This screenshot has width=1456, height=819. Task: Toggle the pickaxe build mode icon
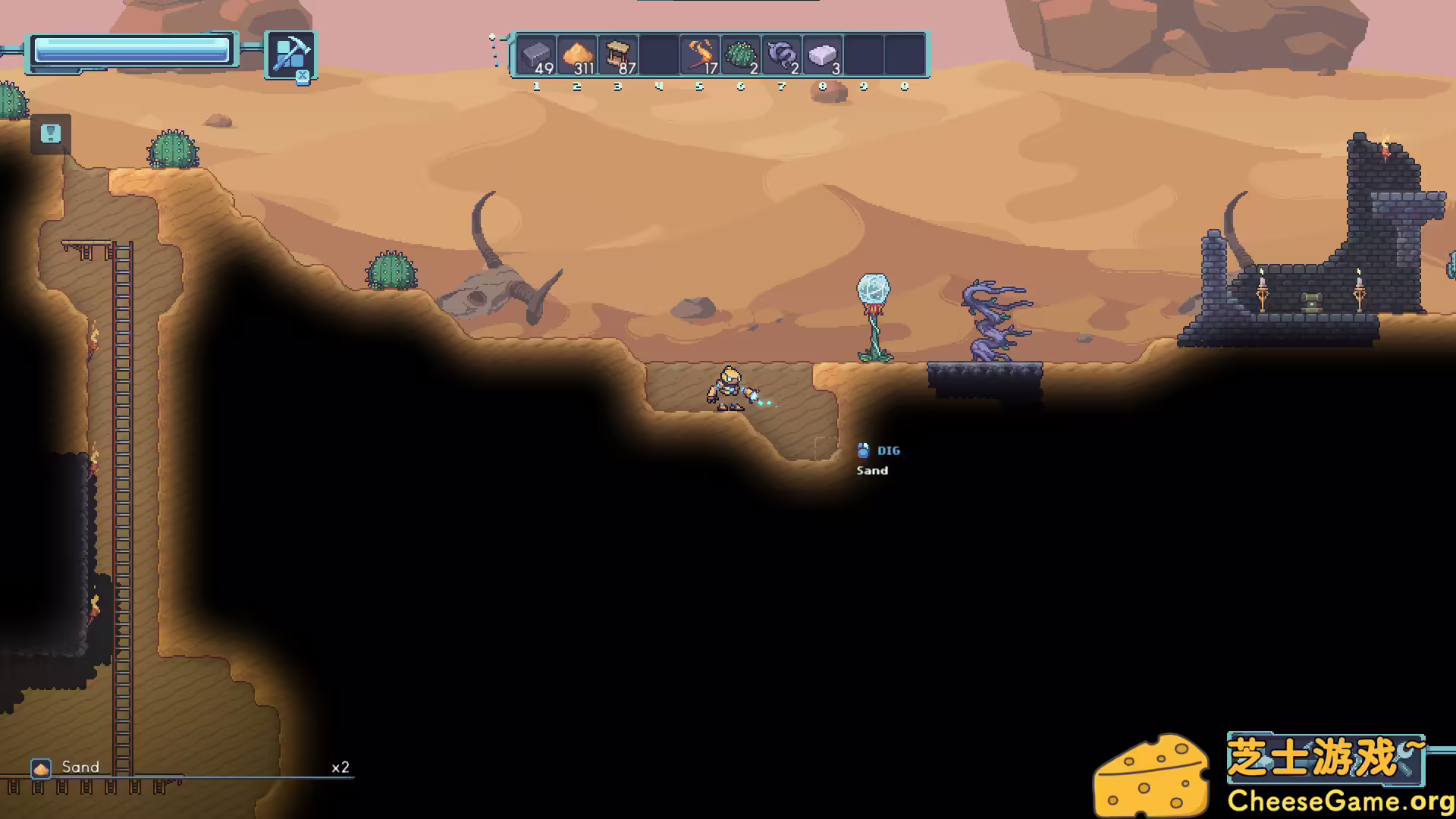pos(290,55)
